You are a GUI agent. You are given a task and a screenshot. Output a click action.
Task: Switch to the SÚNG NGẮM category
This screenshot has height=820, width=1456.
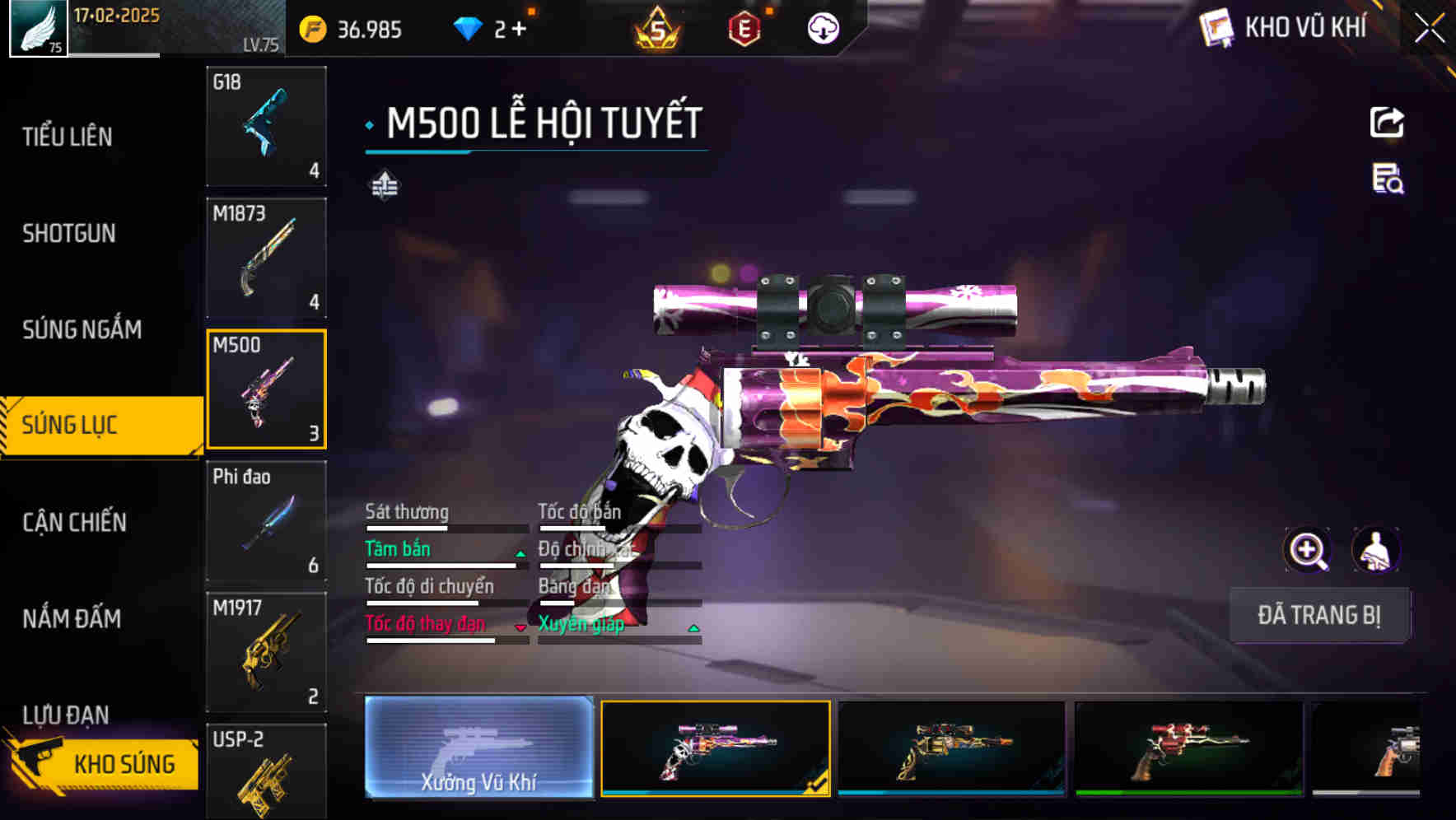[x=83, y=329]
